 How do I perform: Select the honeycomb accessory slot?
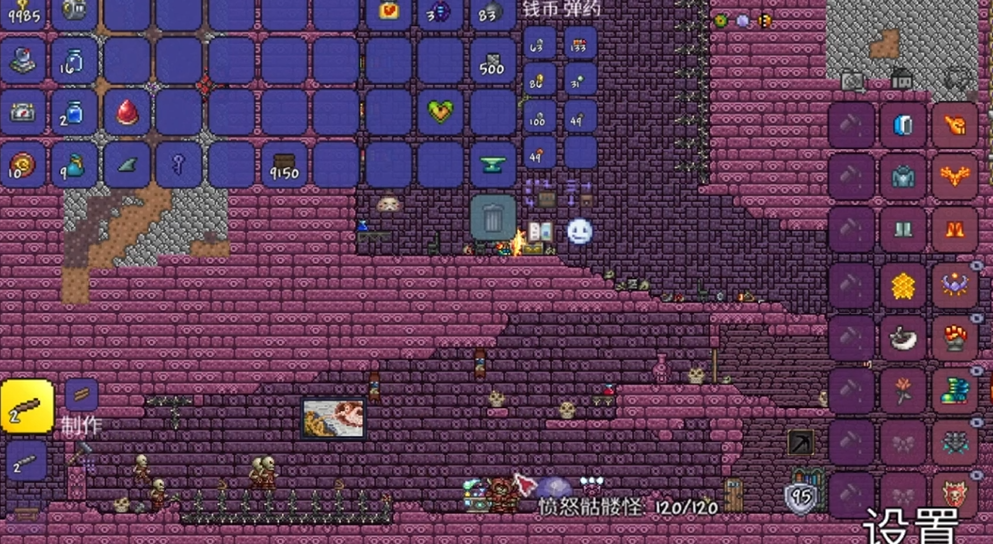click(x=902, y=286)
